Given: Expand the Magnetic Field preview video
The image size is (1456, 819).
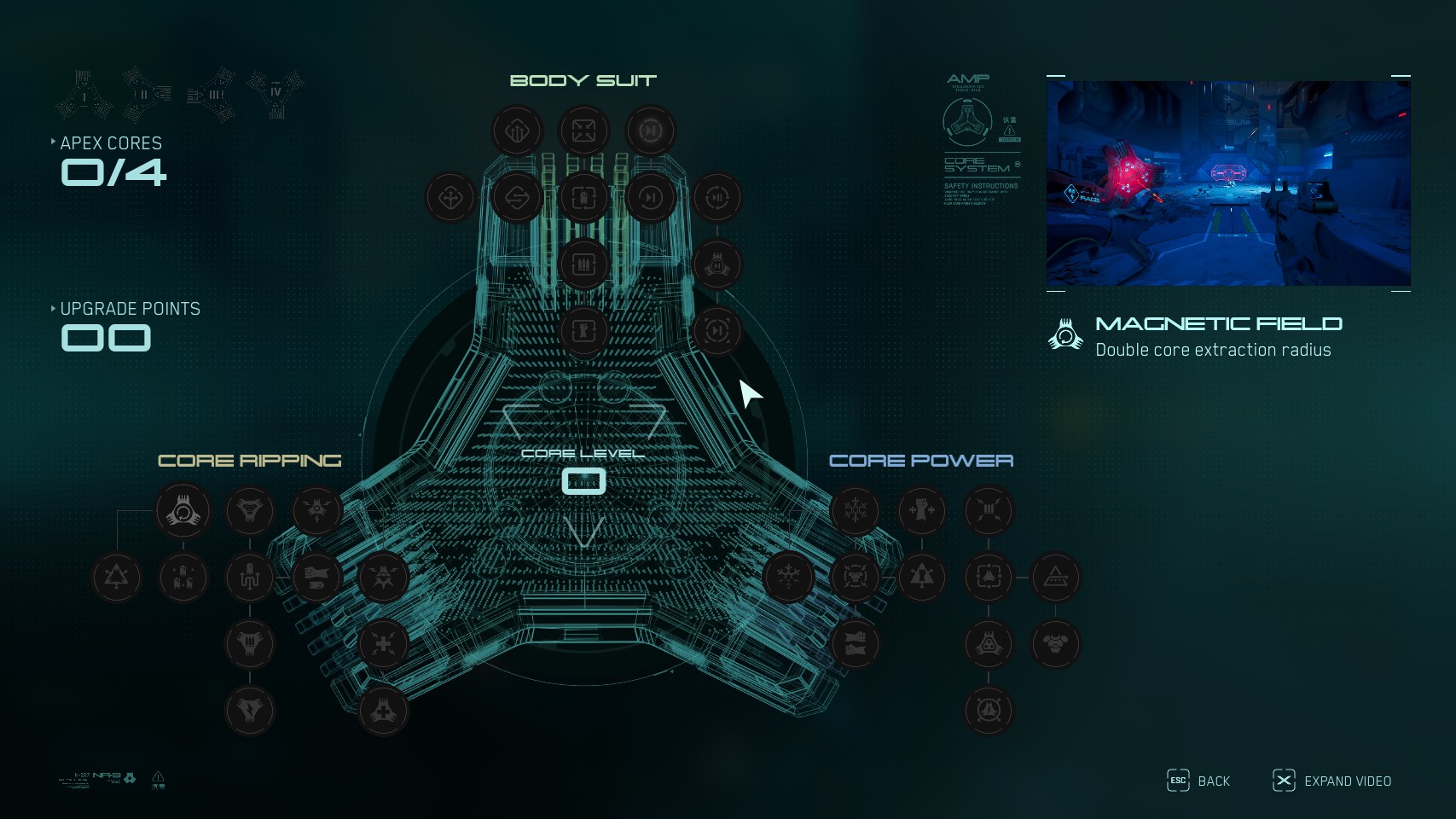Looking at the screenshot, I should tap(1331, 781).
